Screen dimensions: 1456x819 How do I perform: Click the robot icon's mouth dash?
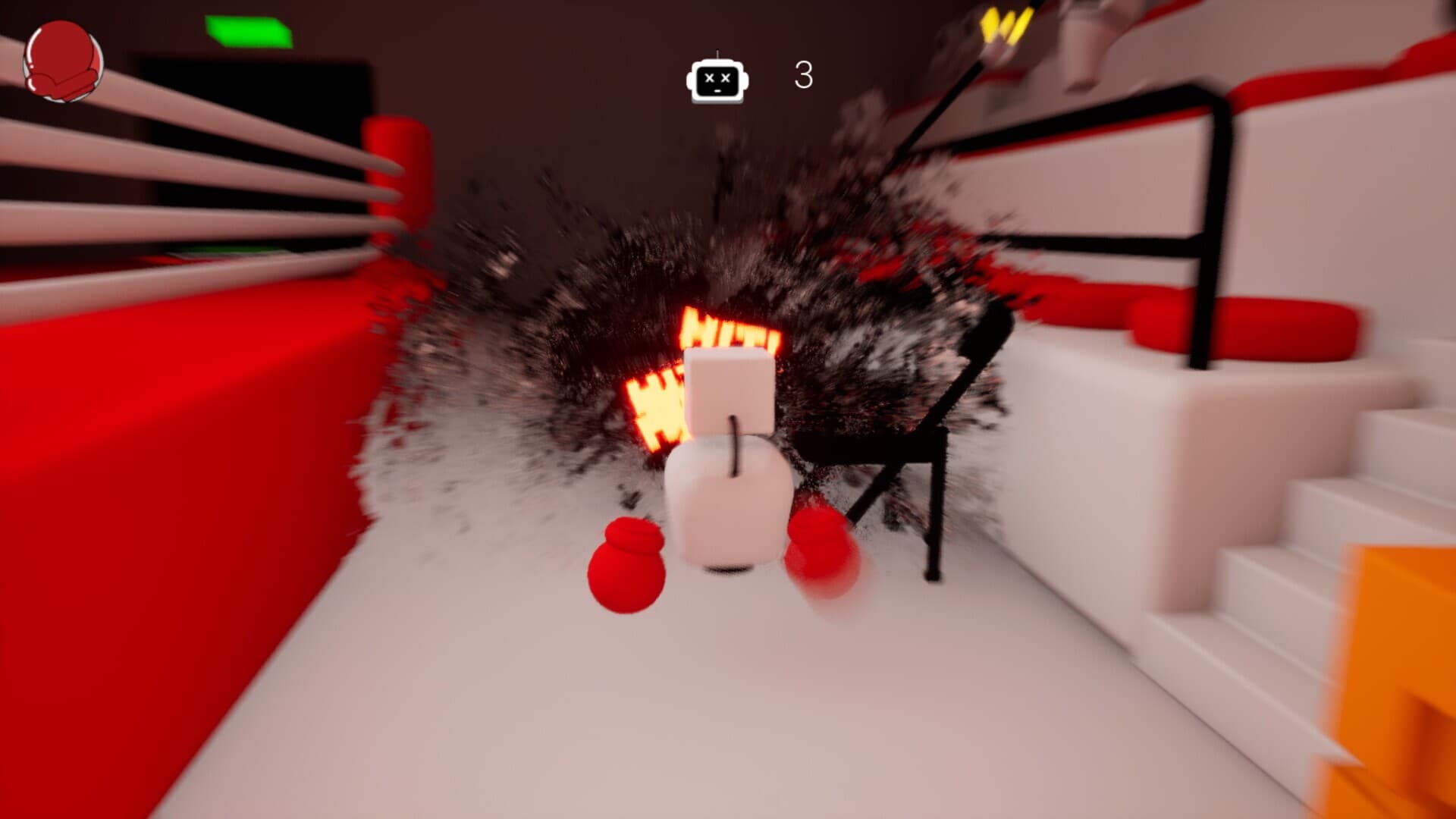click(x=718, y=89)
